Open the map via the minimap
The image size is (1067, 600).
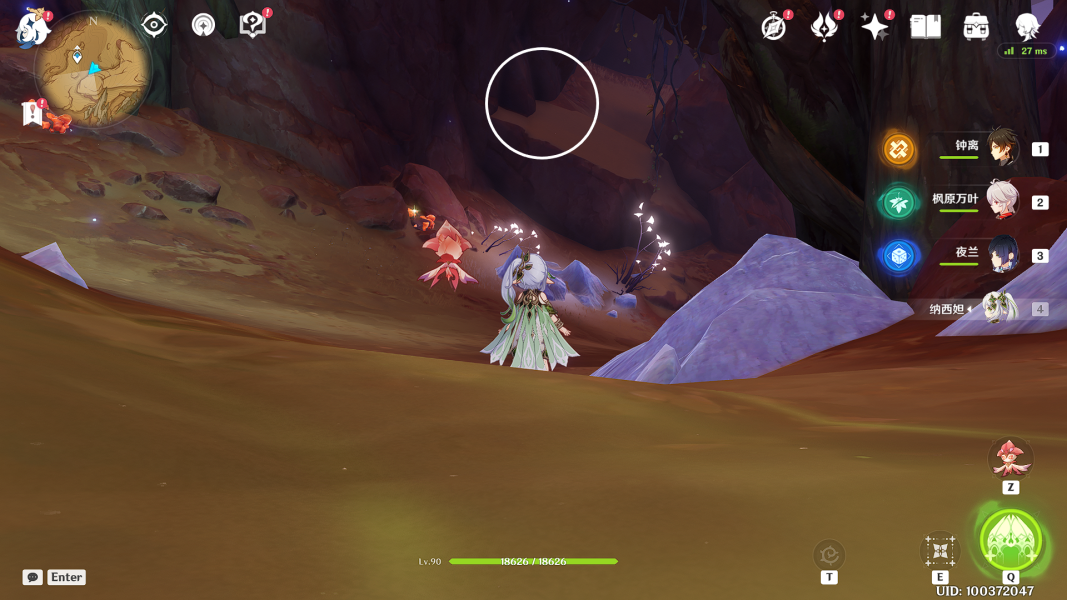pyautogui.click(x=93, y=70)
